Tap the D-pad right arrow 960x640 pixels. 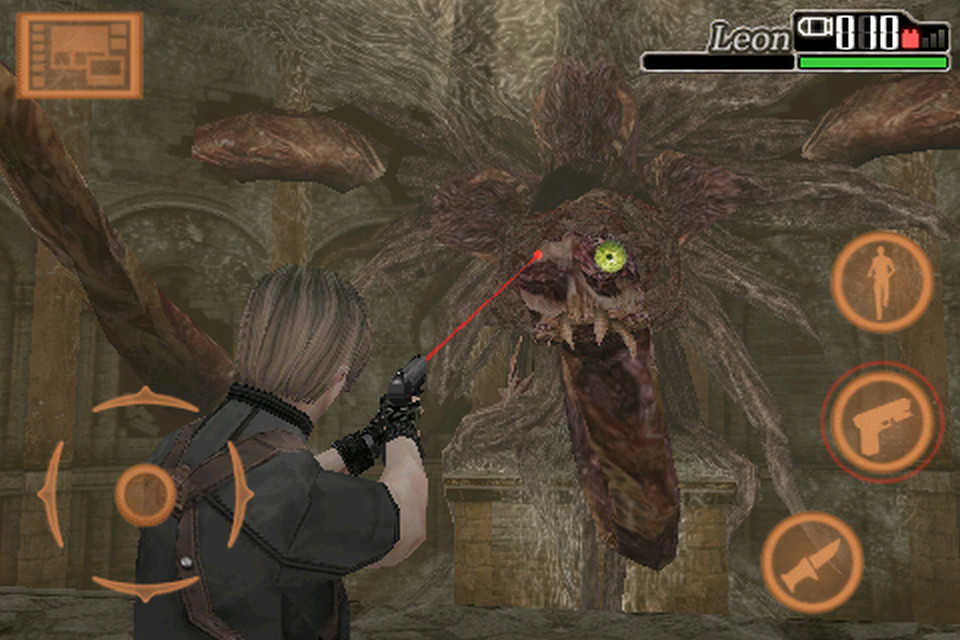click(x=238, y=493)
